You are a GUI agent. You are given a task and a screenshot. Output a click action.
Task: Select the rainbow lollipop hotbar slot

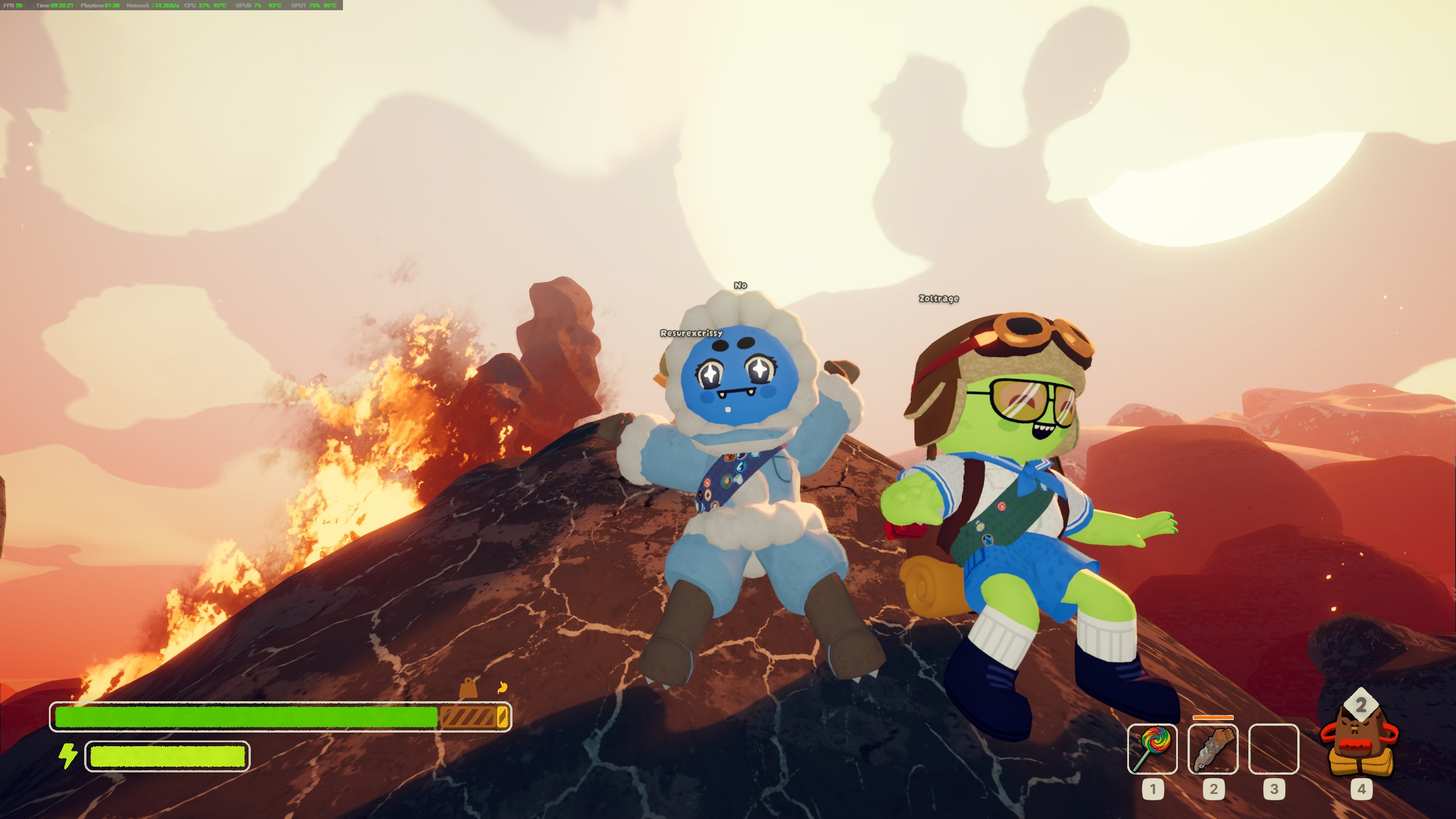1152,749
